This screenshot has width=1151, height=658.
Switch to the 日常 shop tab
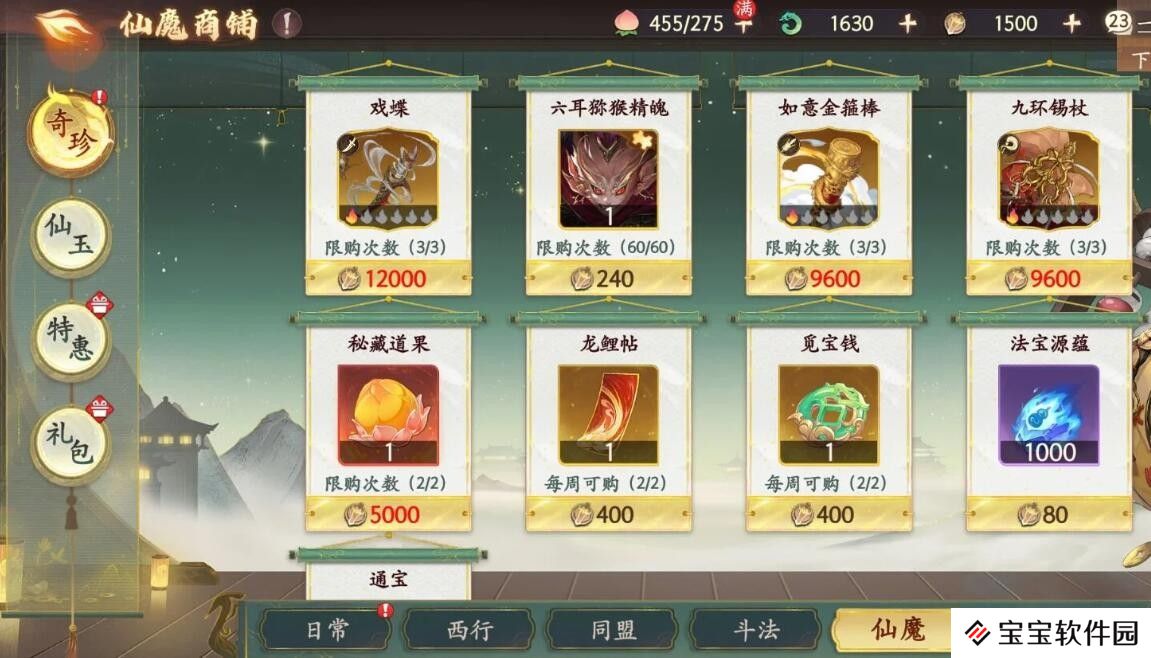[x=326, y=630]
